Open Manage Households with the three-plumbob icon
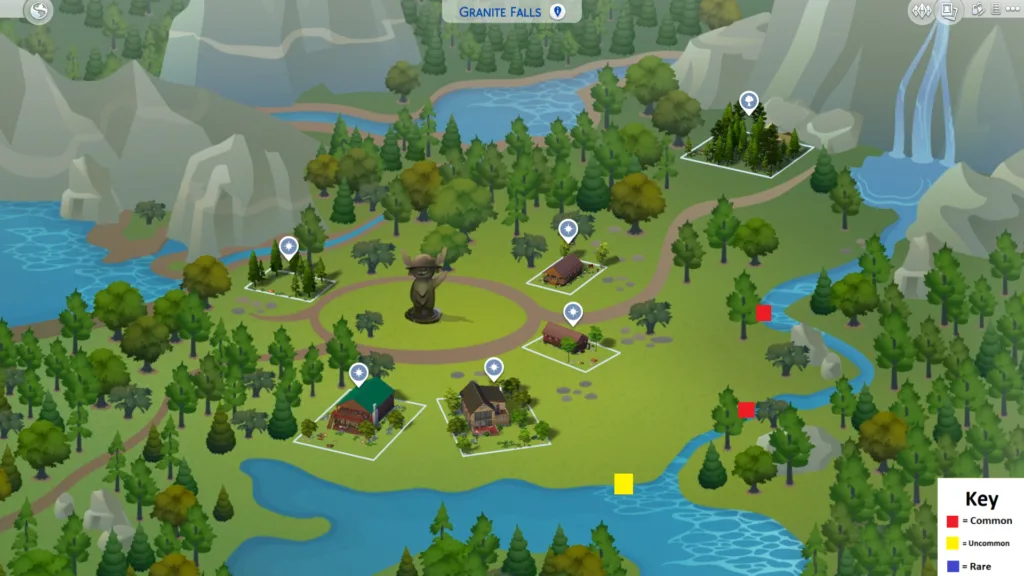 921,11
